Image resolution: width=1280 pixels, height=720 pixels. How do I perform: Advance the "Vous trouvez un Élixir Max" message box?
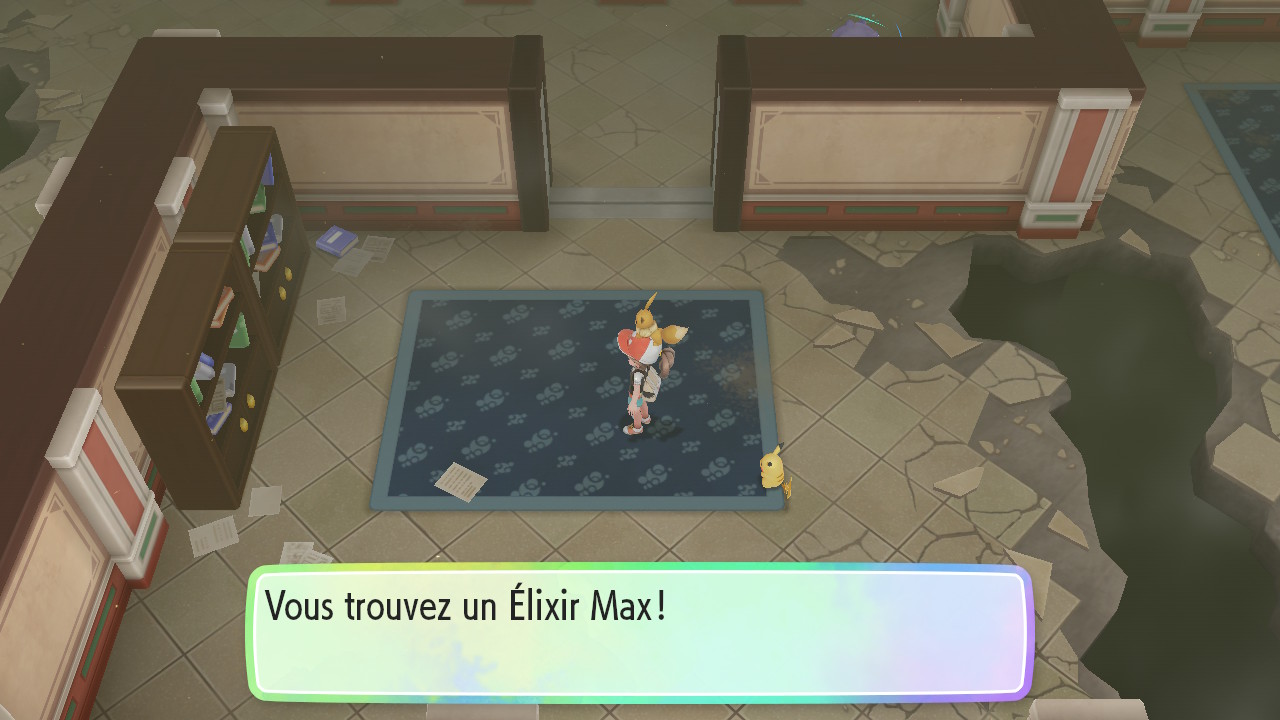pos(640,633)
